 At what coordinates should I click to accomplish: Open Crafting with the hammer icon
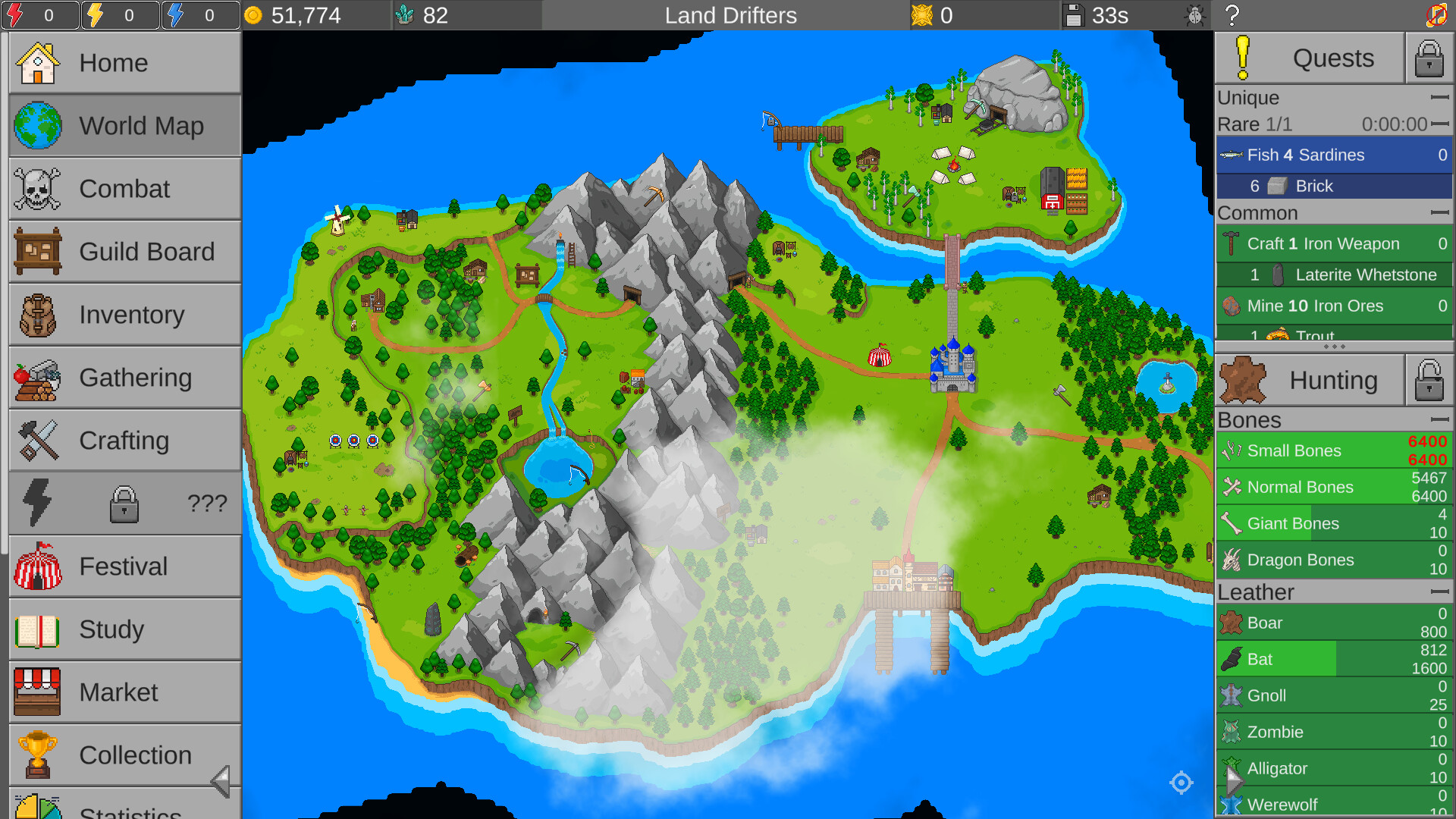(36, 440)
